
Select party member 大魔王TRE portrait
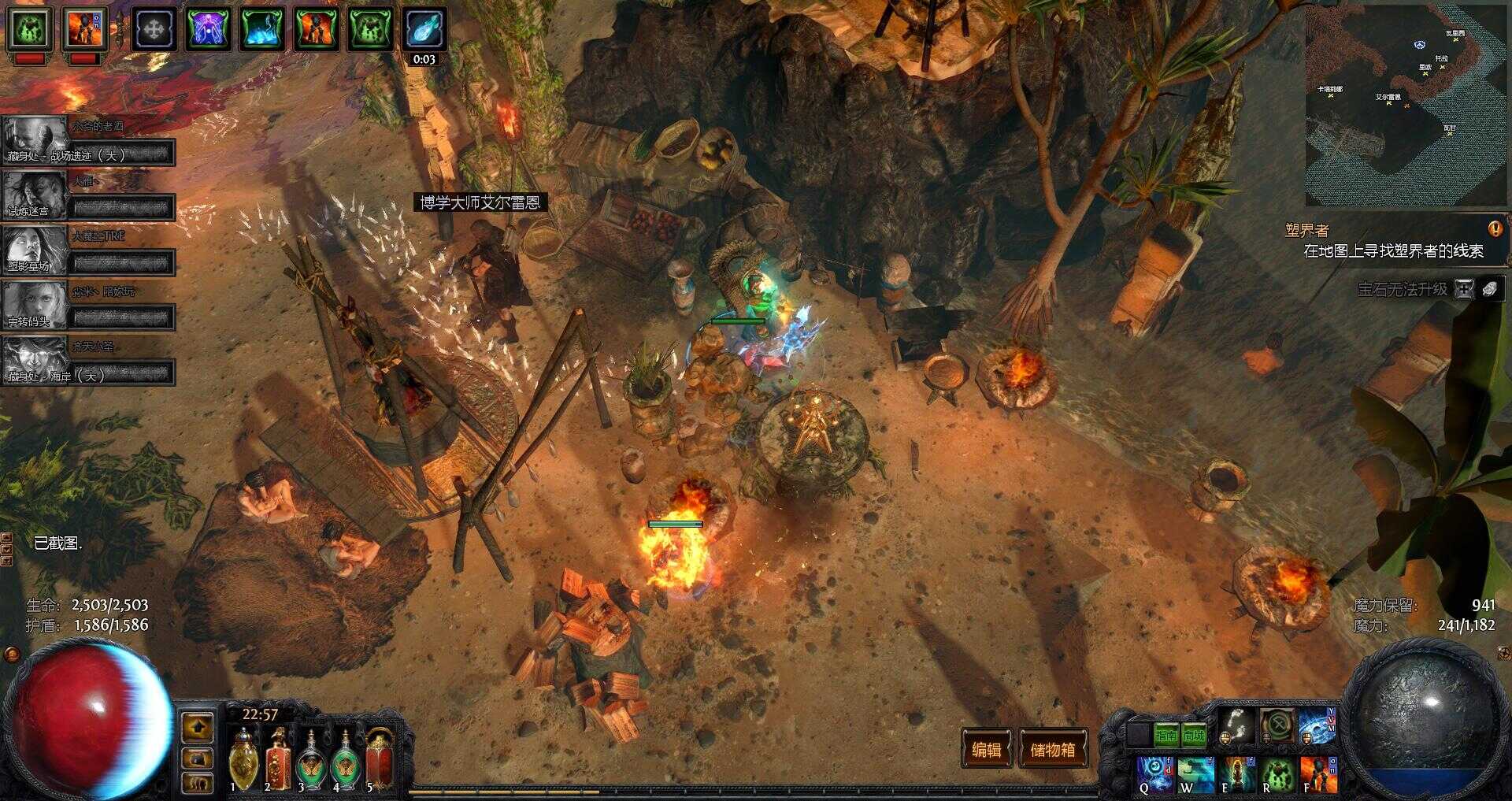click(x=35, y=250)
